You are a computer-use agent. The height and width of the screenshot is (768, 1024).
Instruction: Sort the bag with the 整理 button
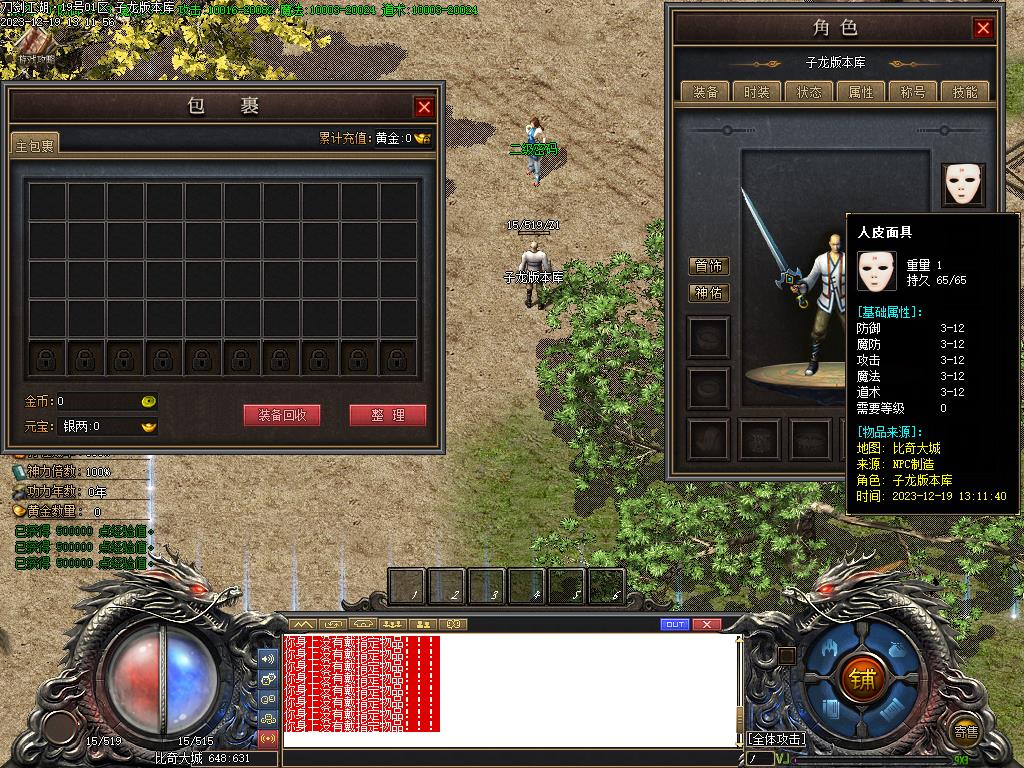(x=387, y=415)
